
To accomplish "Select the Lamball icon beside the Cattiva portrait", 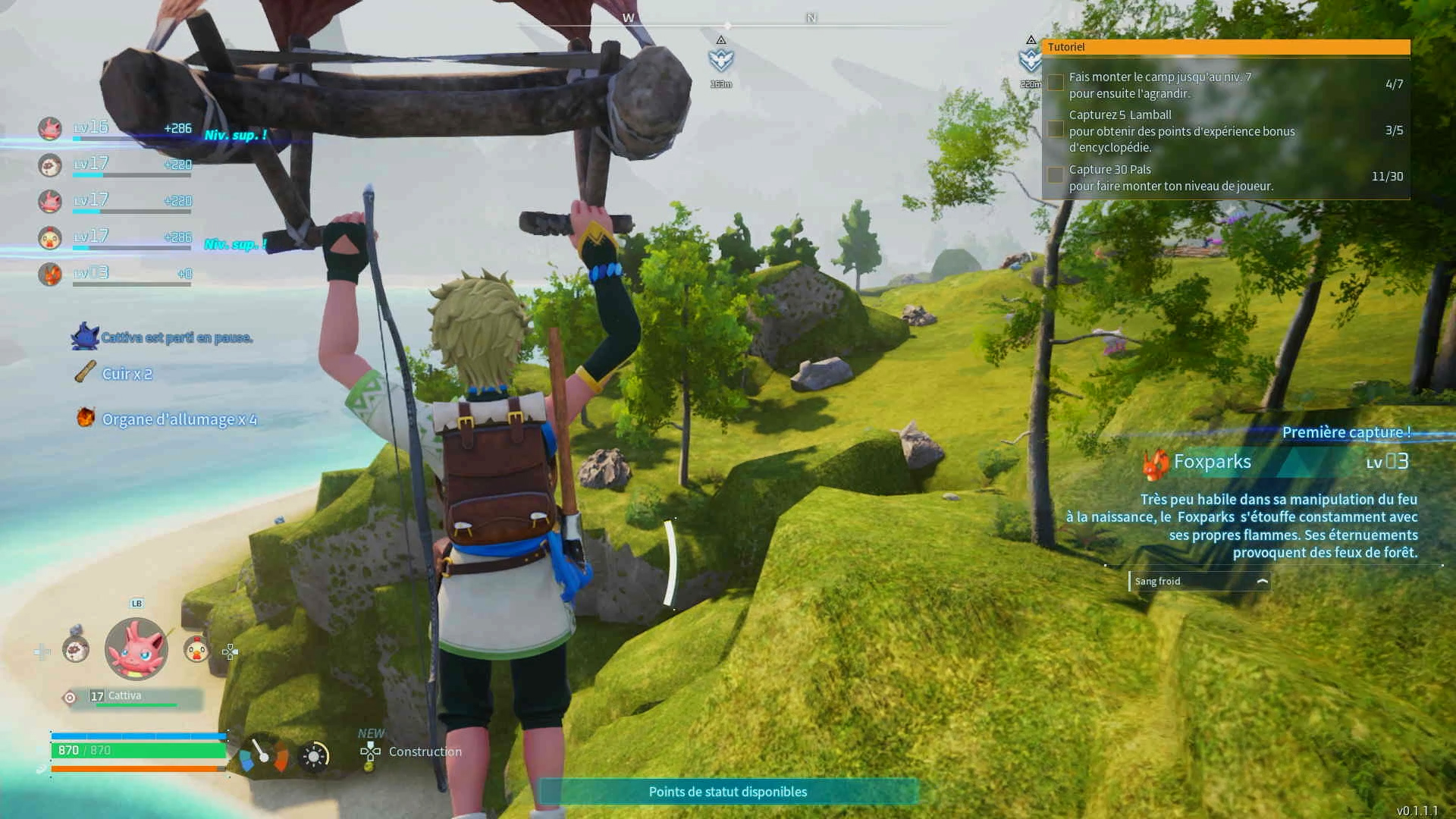I will tap(76, 649).
